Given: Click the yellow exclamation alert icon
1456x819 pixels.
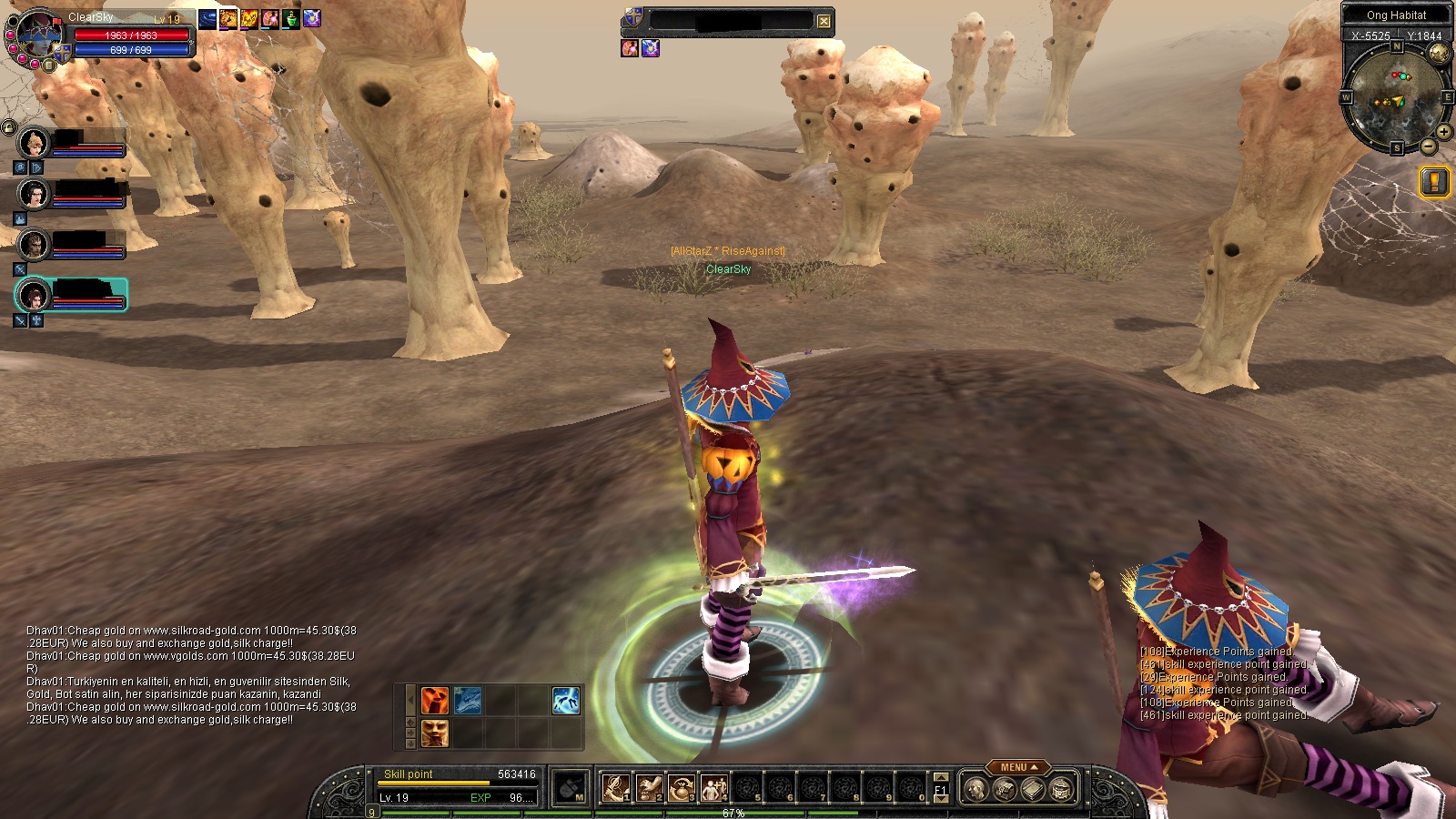Looking at the screenshot, I should pos(1434,182).
